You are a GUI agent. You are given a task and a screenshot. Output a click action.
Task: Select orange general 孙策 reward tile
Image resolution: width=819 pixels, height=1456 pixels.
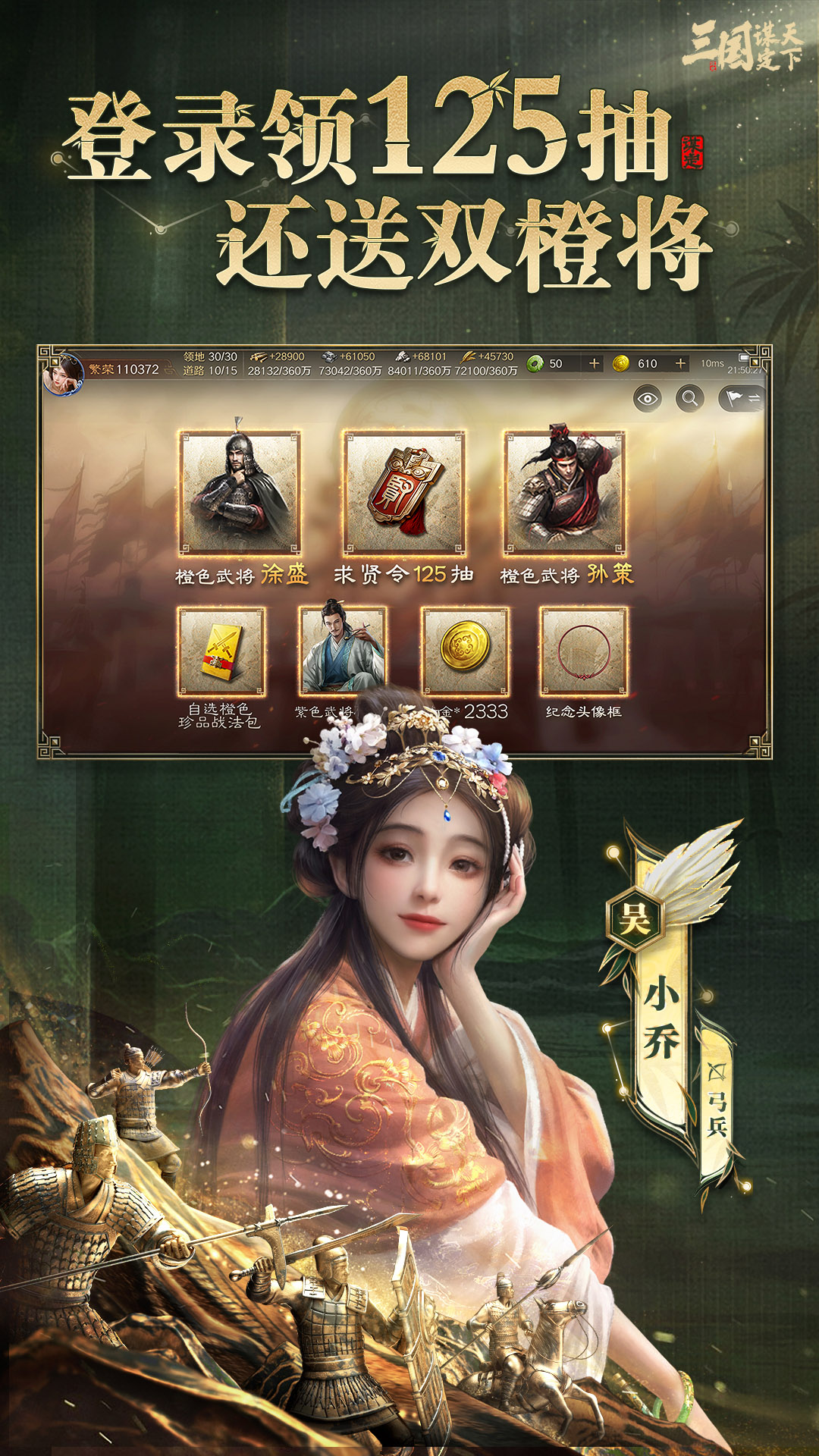(565, 492)
